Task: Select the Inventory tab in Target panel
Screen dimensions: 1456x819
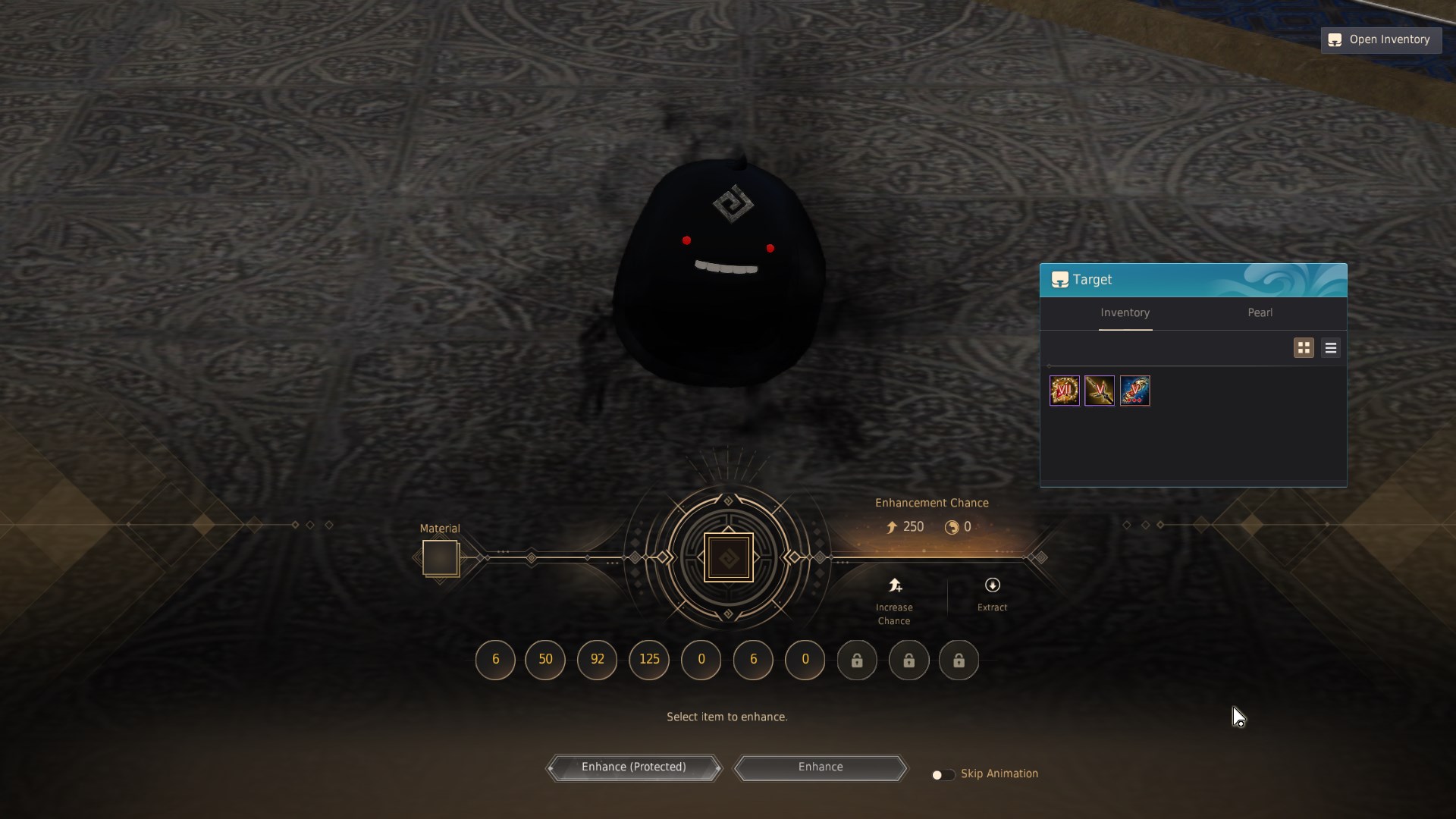Action: (1125, 313)
